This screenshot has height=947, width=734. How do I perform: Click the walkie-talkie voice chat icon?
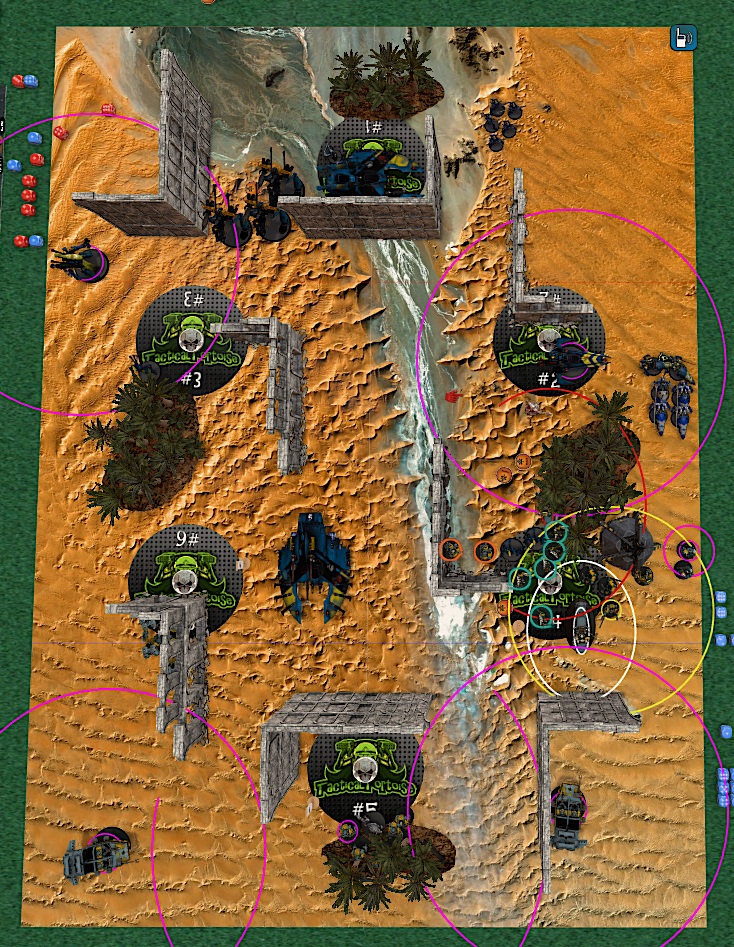coord(682,40)
